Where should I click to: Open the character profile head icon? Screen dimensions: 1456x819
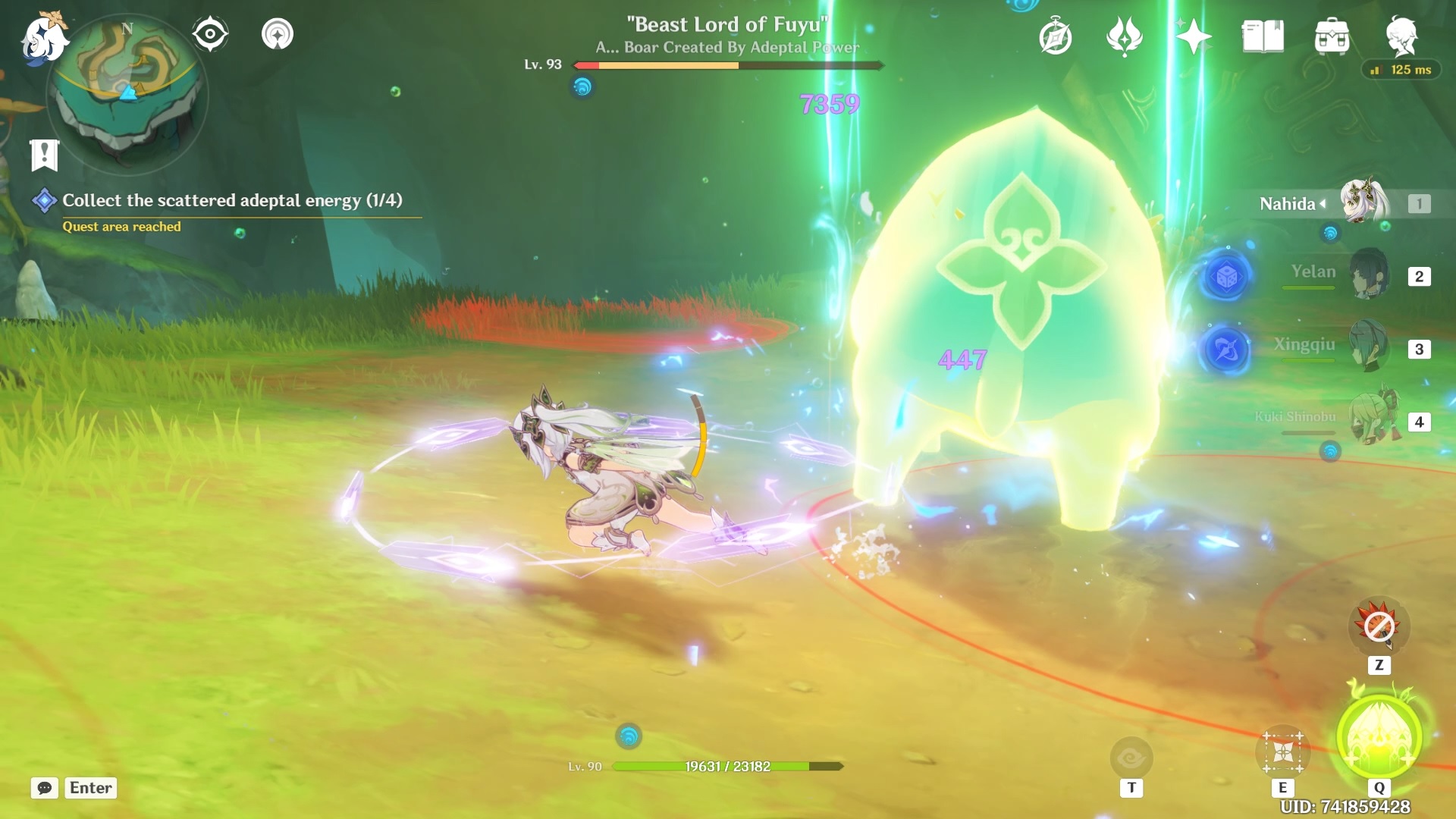(1401, 35)
